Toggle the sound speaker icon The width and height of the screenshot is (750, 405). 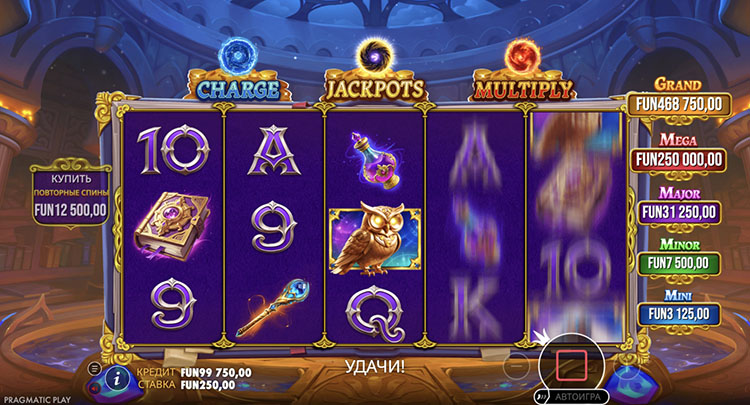pyautogui.click(x=96, y=386)
